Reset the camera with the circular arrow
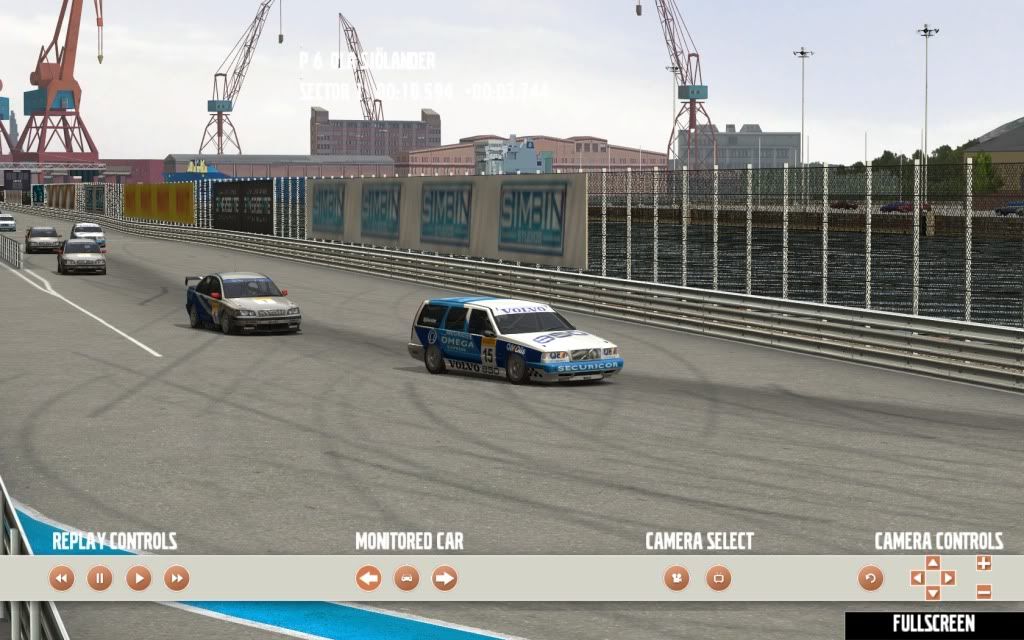 click(x=871, y=578)
